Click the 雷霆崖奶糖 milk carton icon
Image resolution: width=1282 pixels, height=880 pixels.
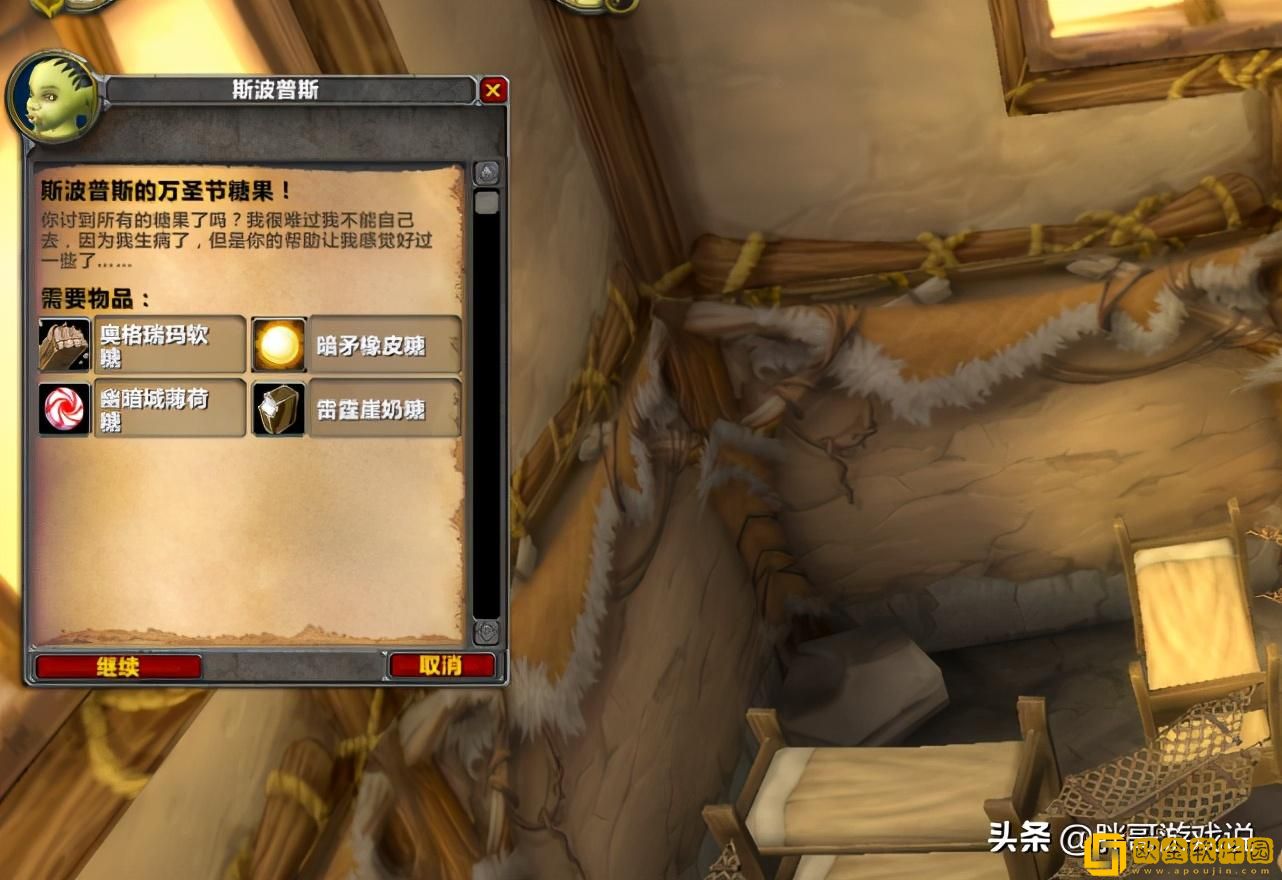pyautogui.click(x=278, y=409)
